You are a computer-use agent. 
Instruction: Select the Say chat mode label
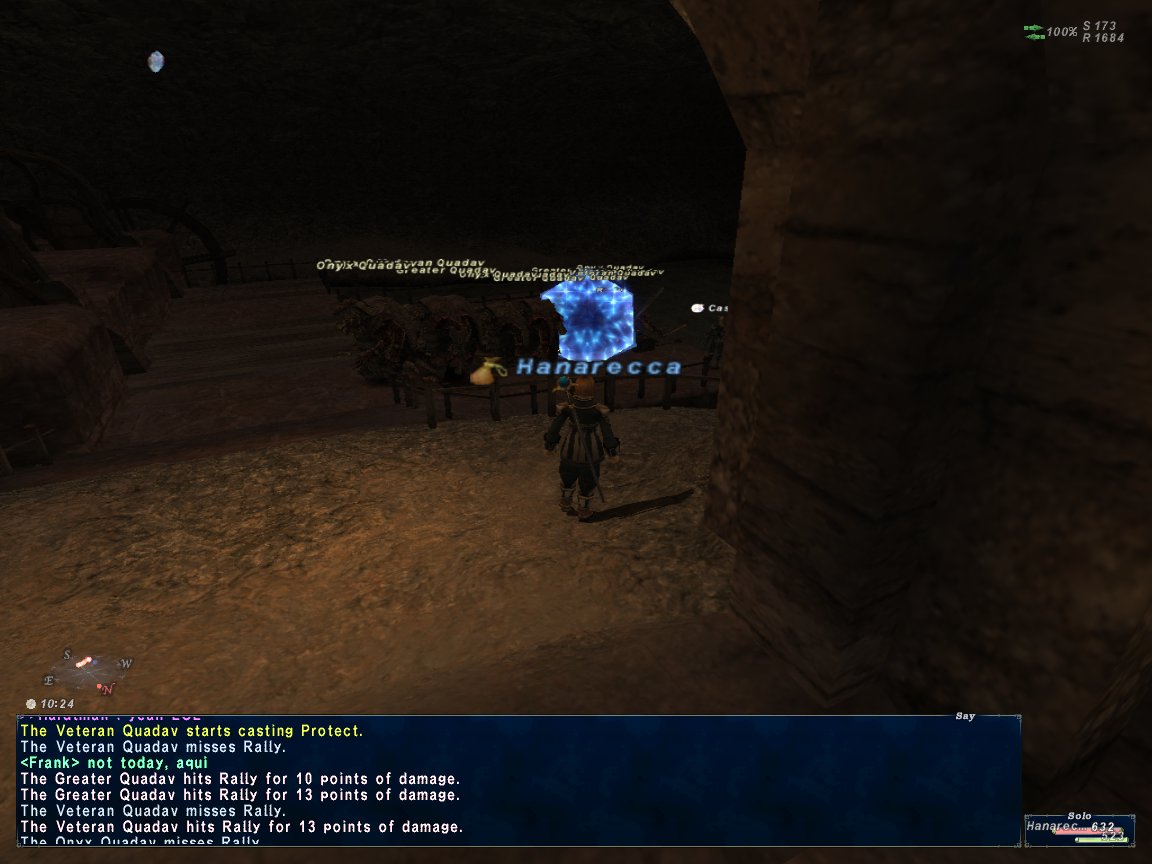click(x=965, y=716)
